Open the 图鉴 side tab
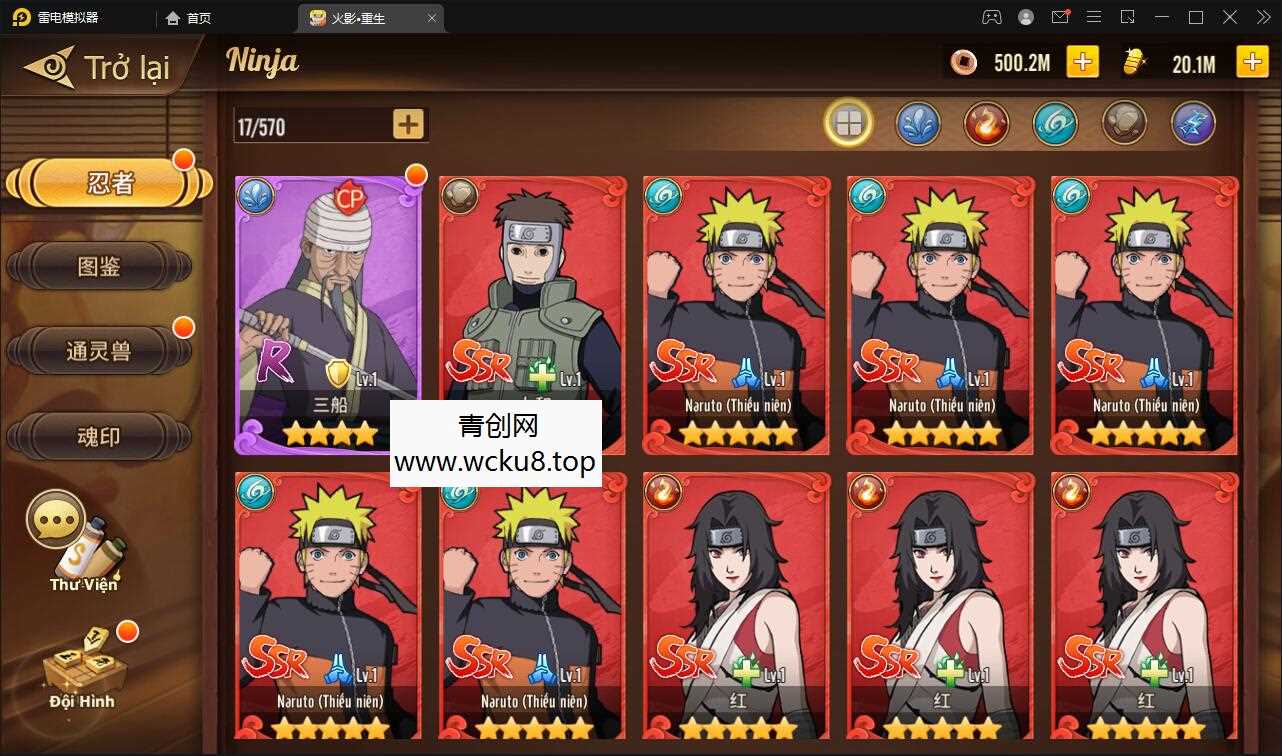 click(x=98, y=267)
